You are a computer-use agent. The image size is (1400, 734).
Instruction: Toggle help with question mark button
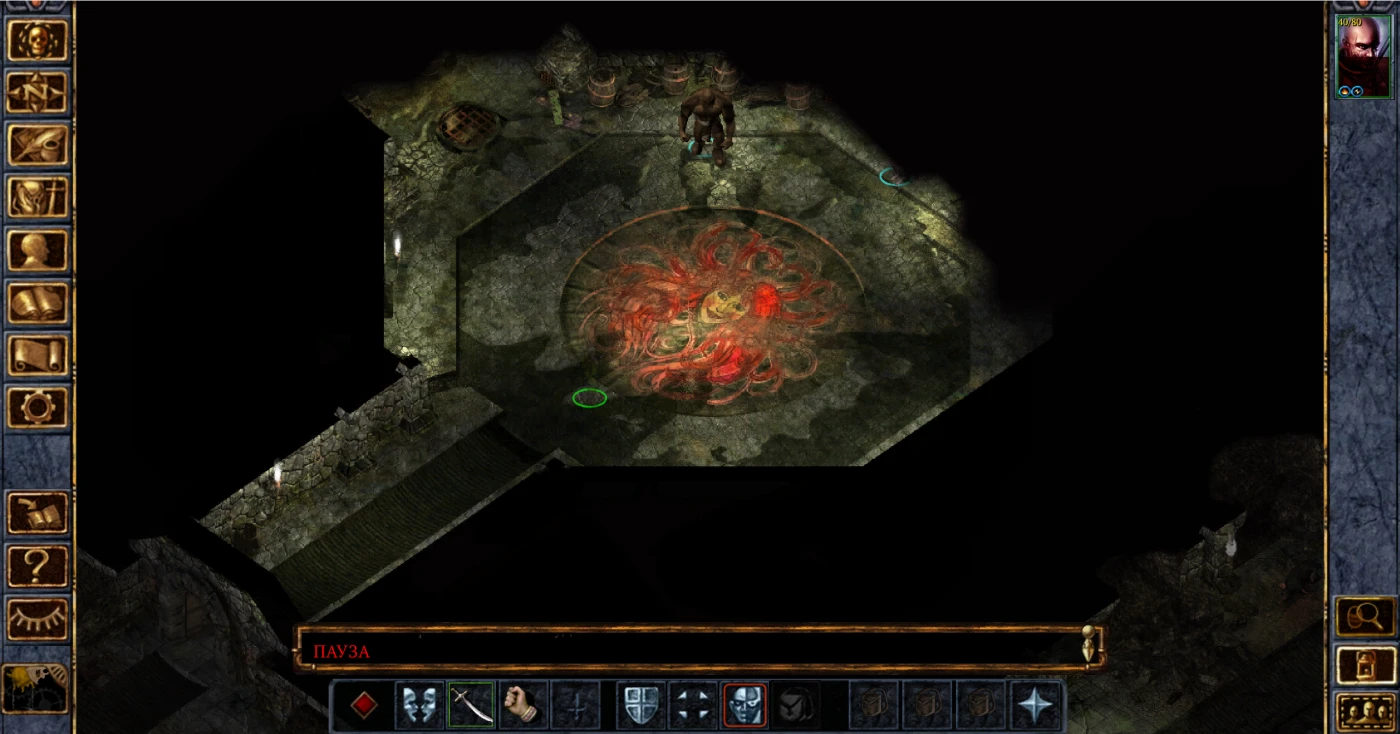coord(38,566)
